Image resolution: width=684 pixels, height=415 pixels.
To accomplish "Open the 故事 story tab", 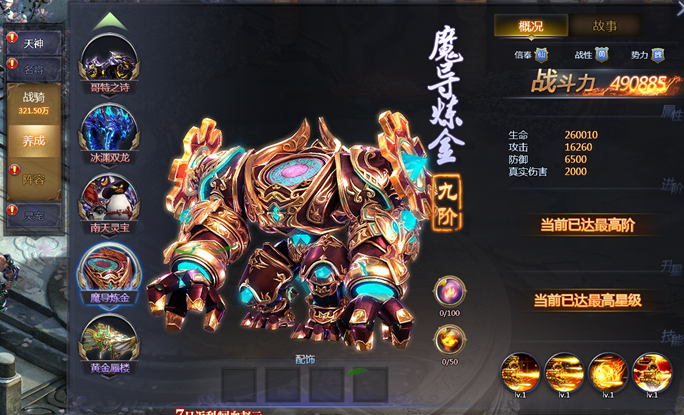I will [604, 26].
